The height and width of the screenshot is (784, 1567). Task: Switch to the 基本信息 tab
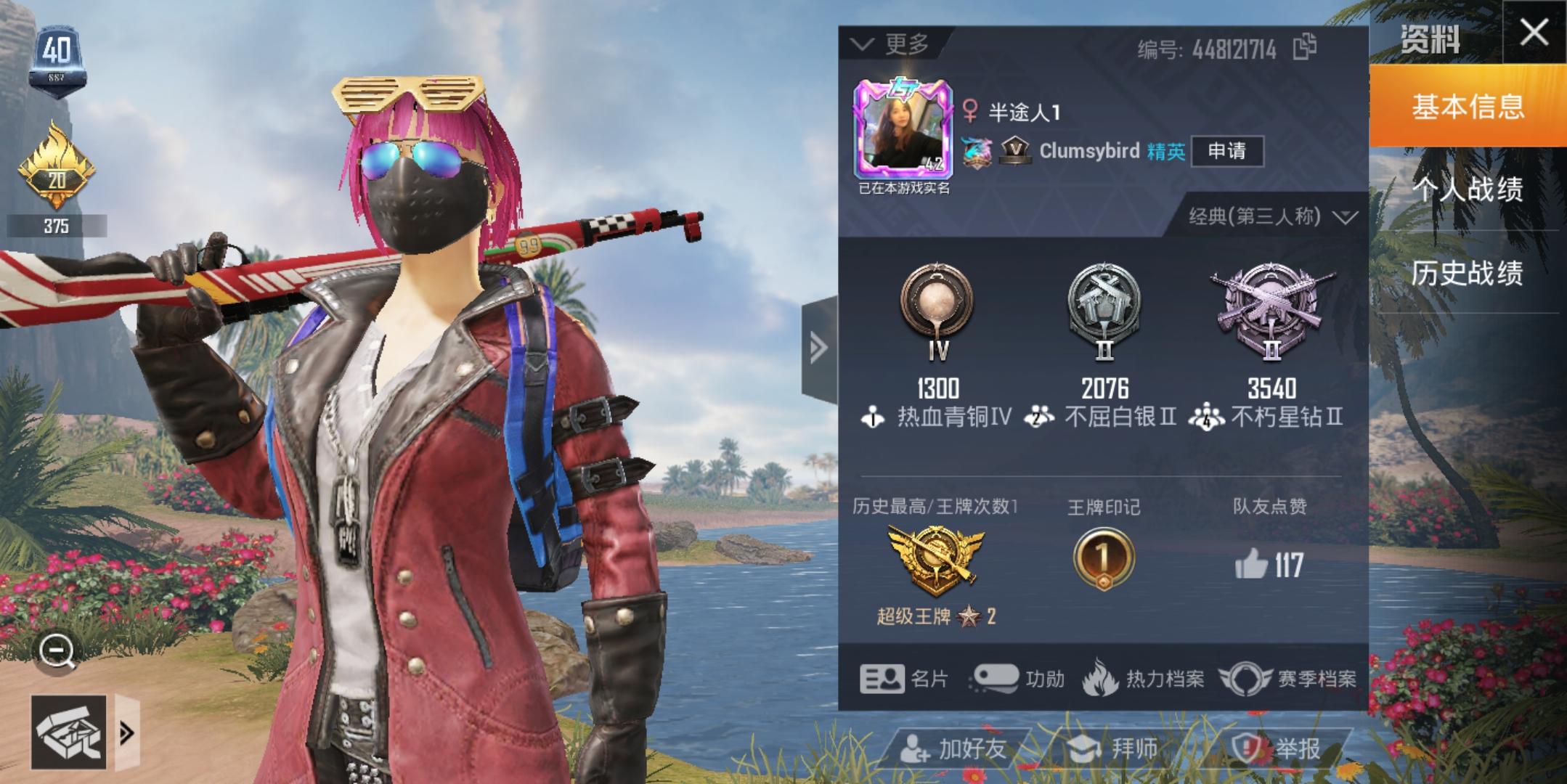(x=1468, y=107)
